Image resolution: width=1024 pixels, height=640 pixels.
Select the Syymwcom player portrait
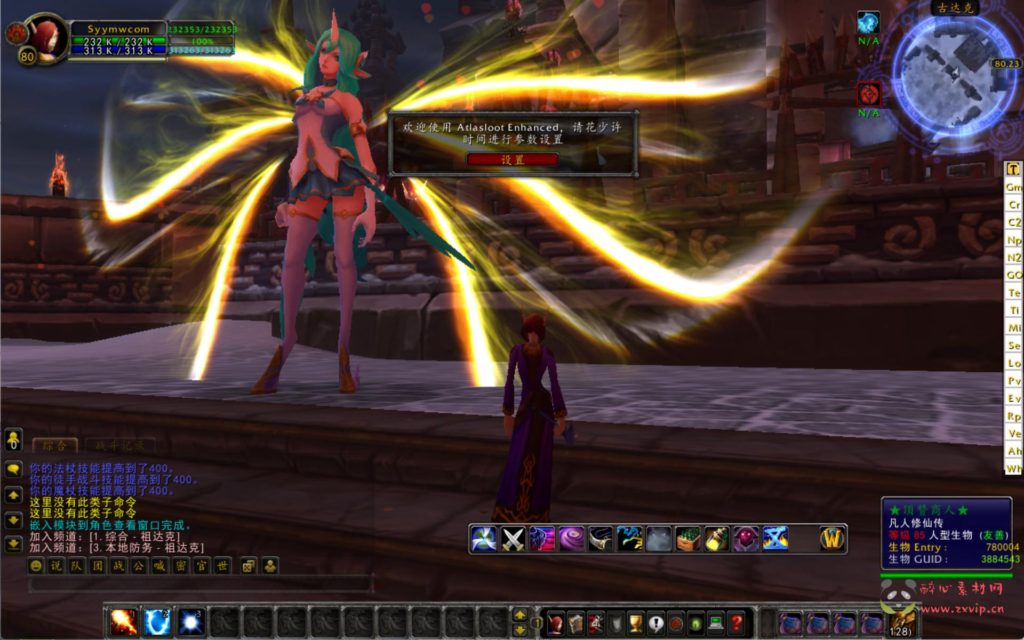(x=43, y=38)
